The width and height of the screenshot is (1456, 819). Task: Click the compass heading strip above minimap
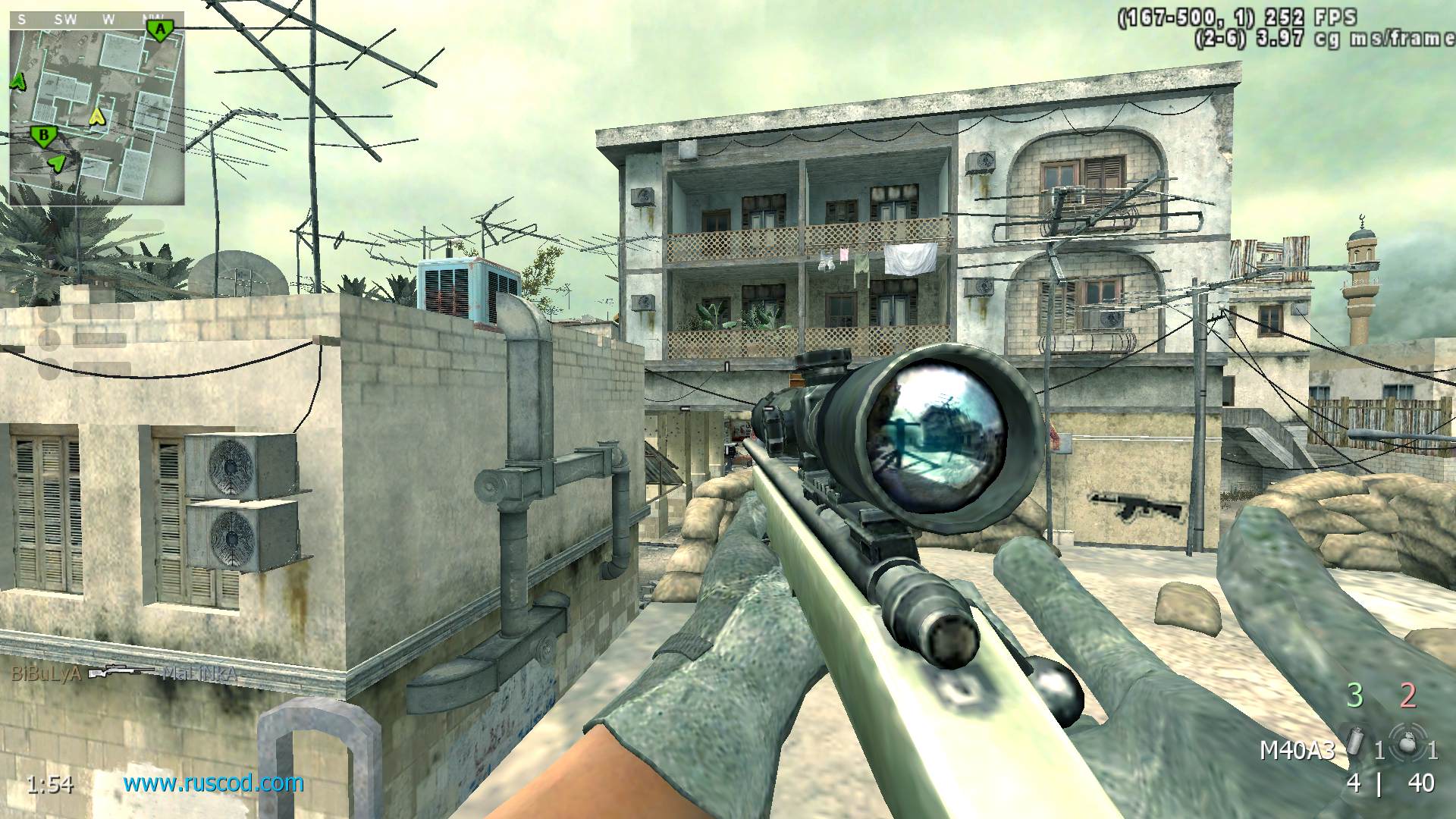(97, 20)
